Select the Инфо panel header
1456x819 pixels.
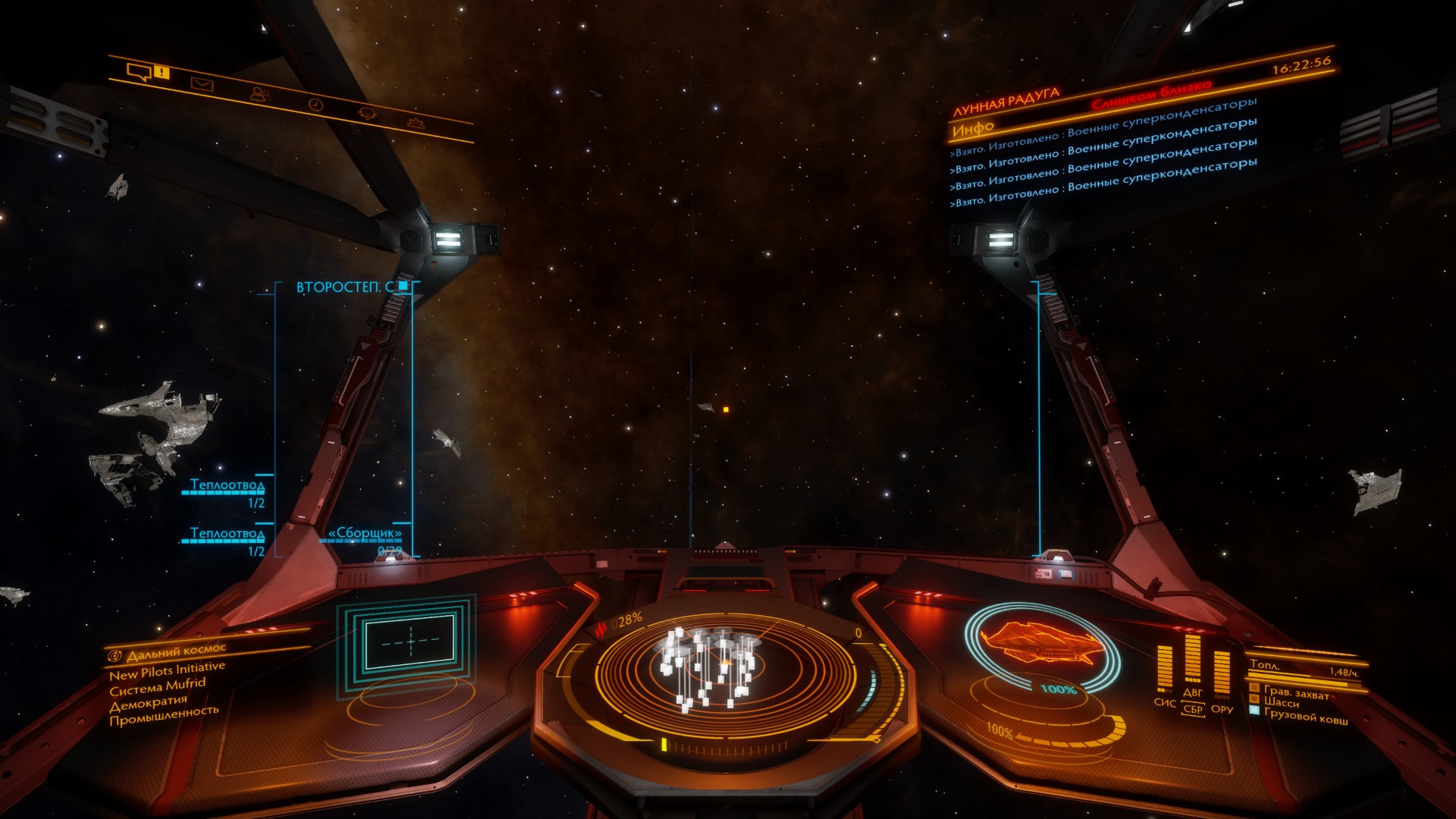click(973, 130)
